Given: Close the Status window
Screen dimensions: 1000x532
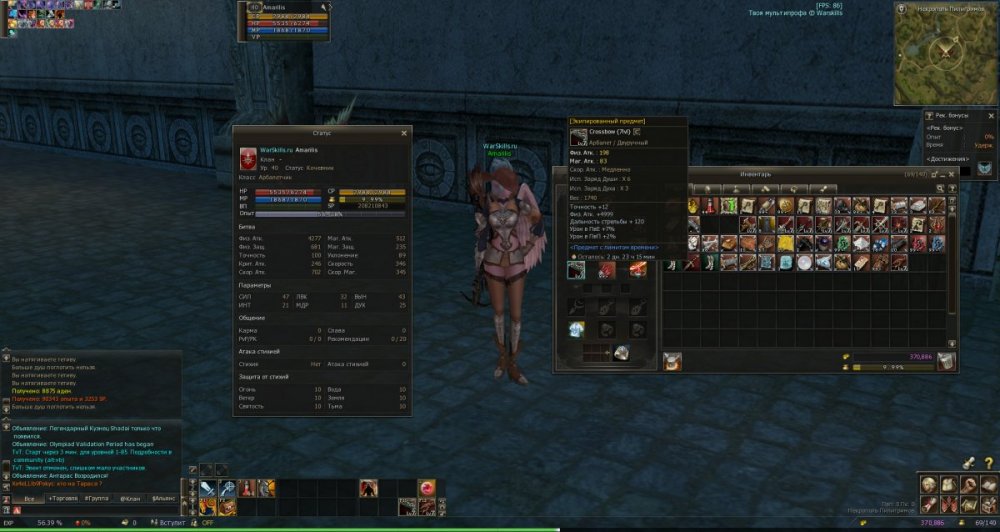Looking at the screenshot, I should [404, 132].
